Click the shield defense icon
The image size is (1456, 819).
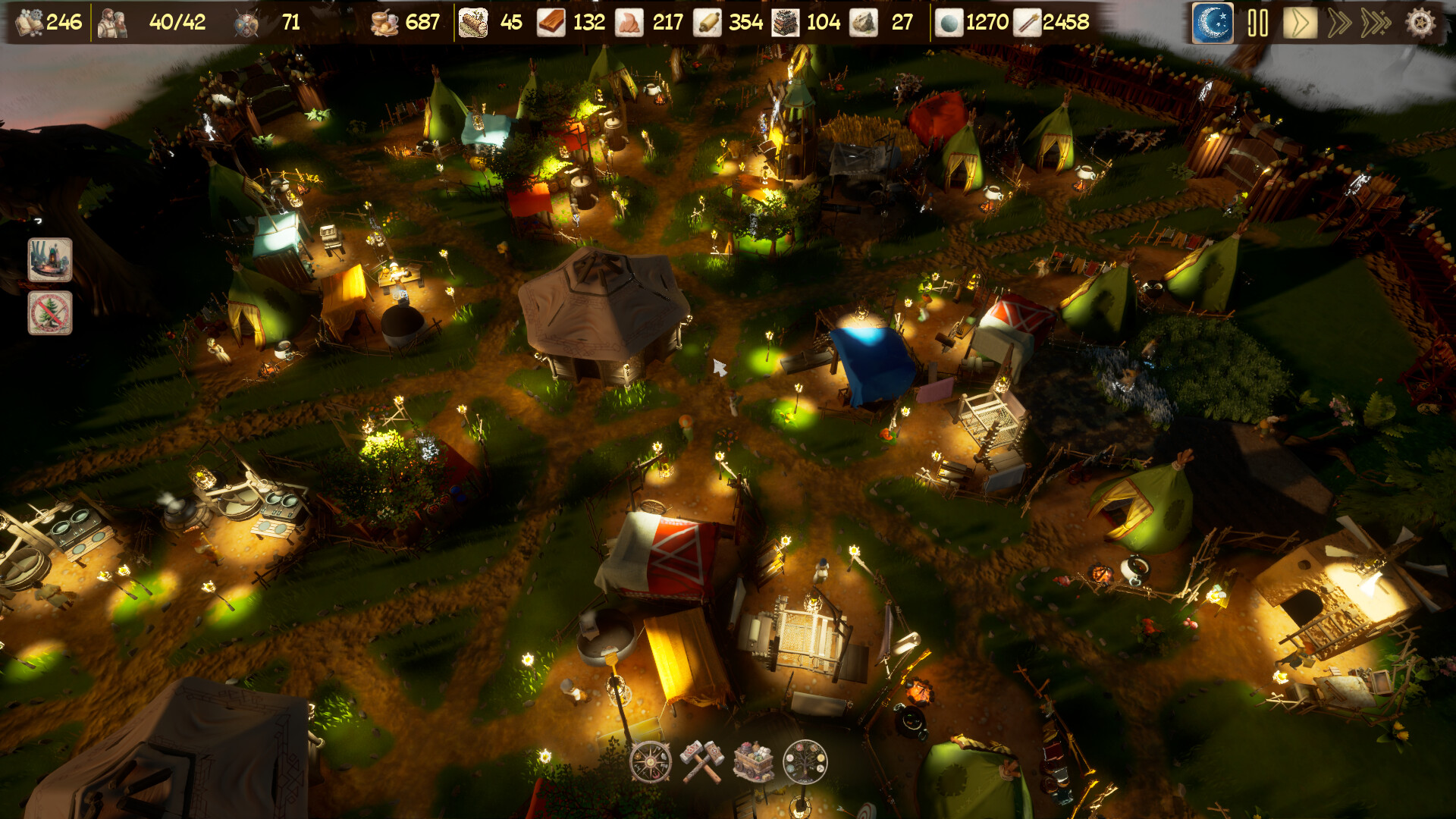click(x=246, y=23)
